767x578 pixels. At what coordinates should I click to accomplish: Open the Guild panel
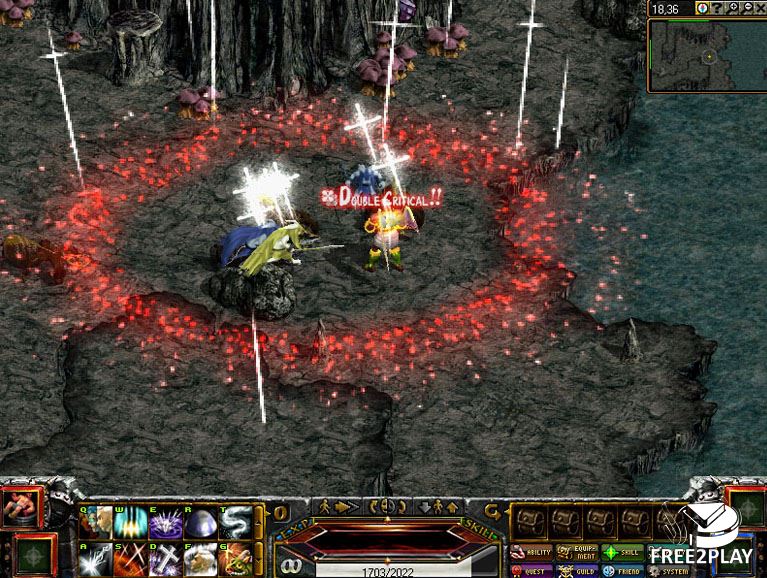(x=576, y=571)
